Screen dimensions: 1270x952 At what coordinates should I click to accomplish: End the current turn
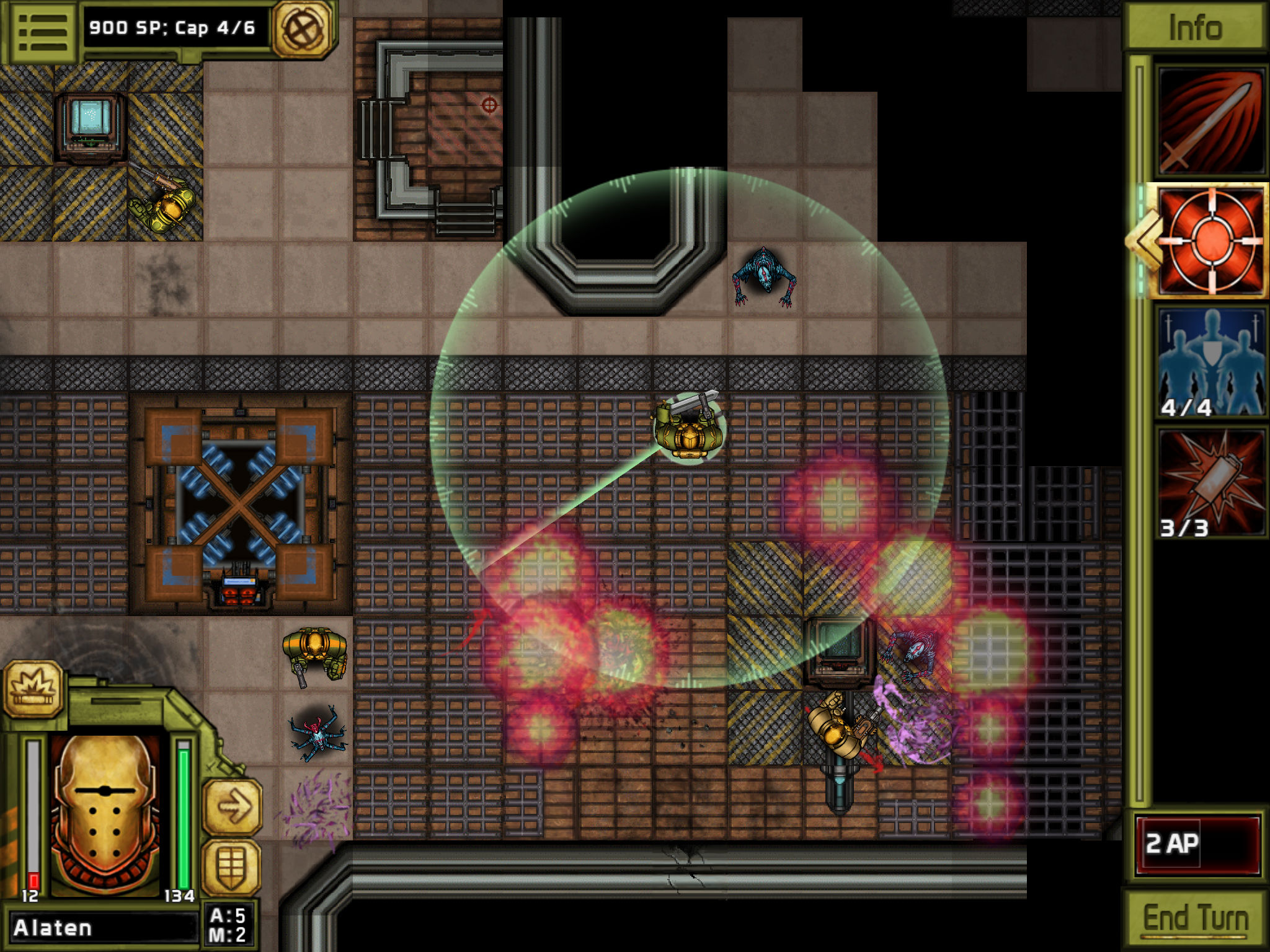click(1195, 918)
